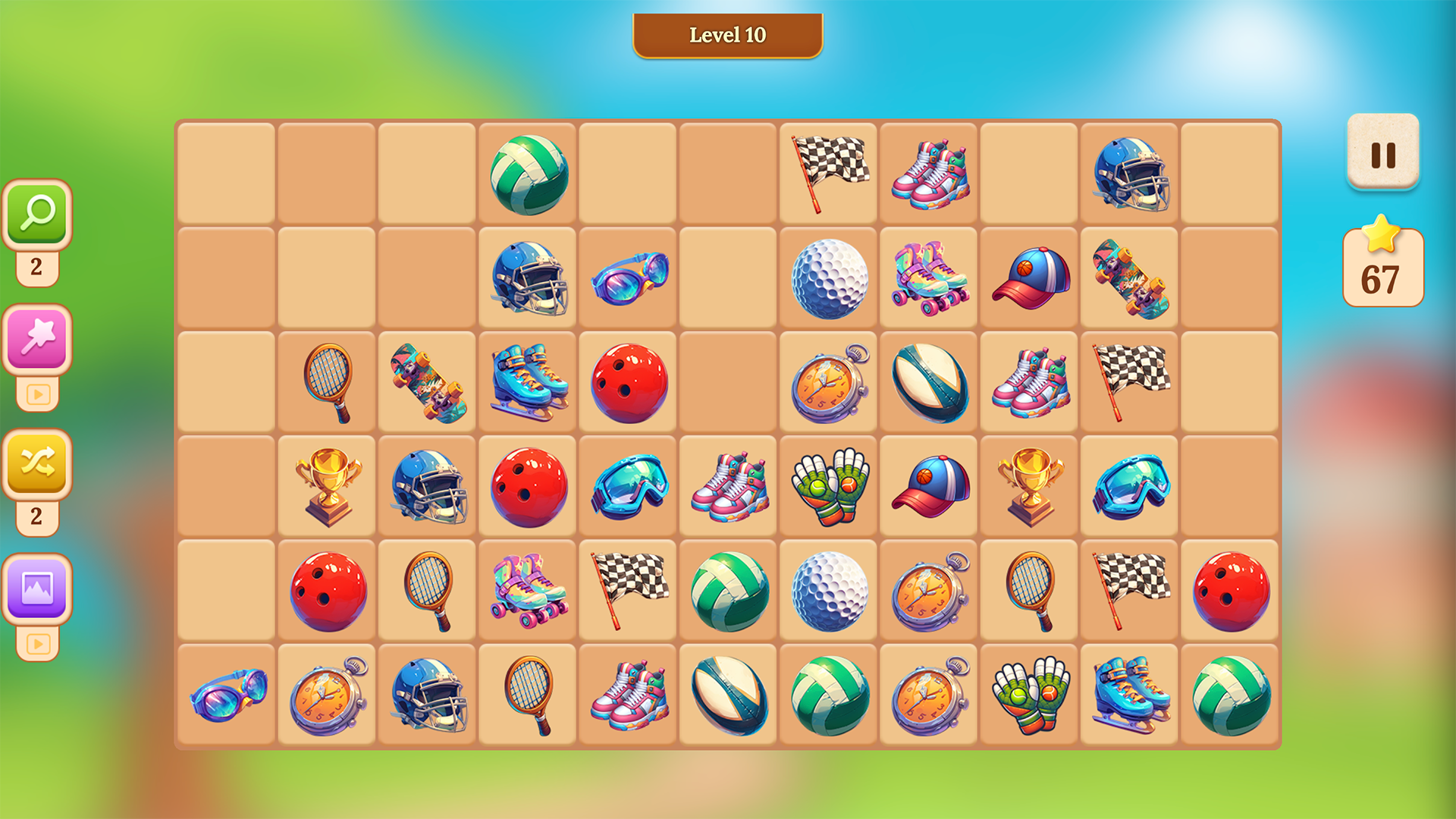
Task: Open the purple gallery booster
Action: point(36,588)
